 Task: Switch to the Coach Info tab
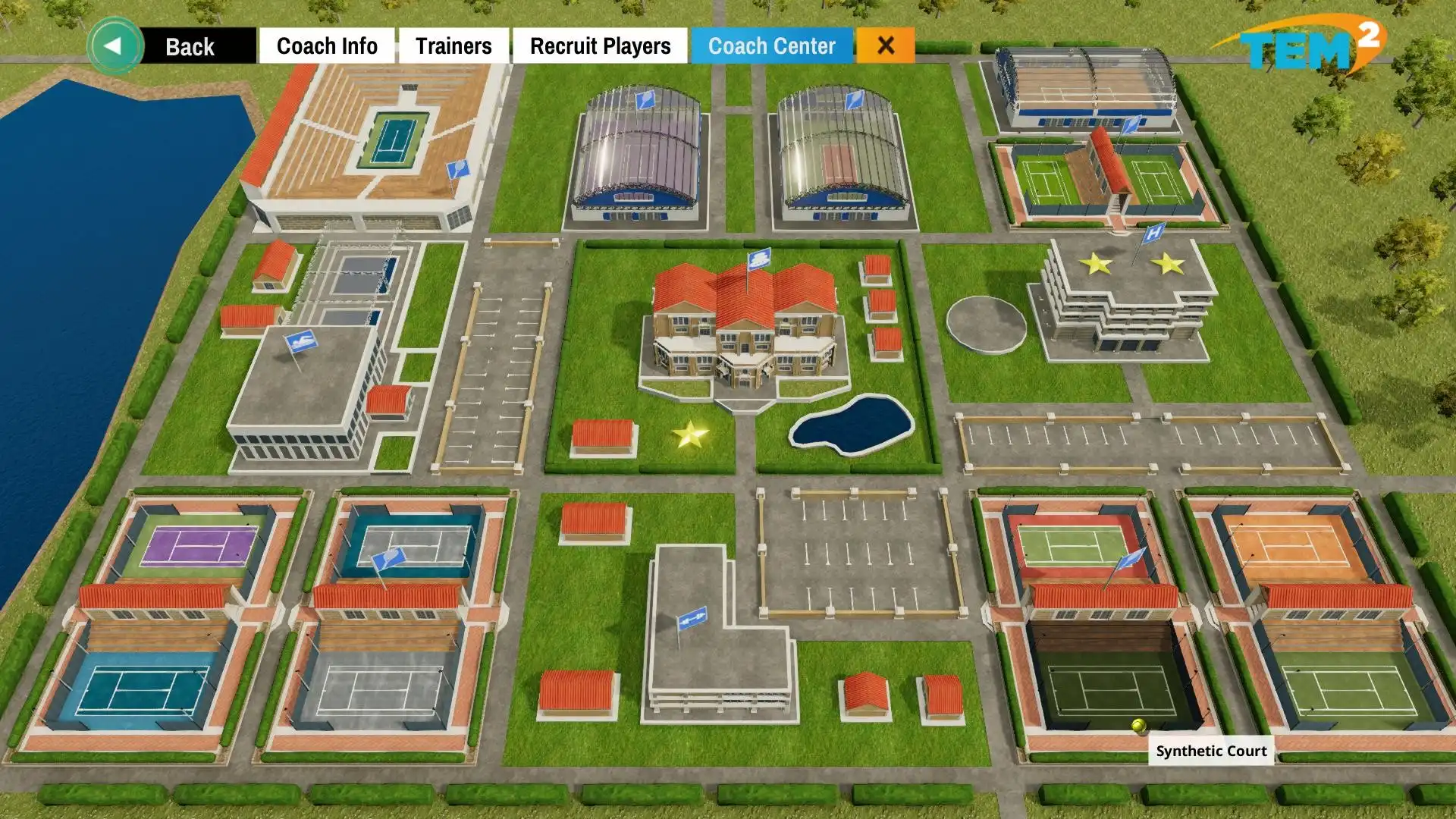[327, 45]
